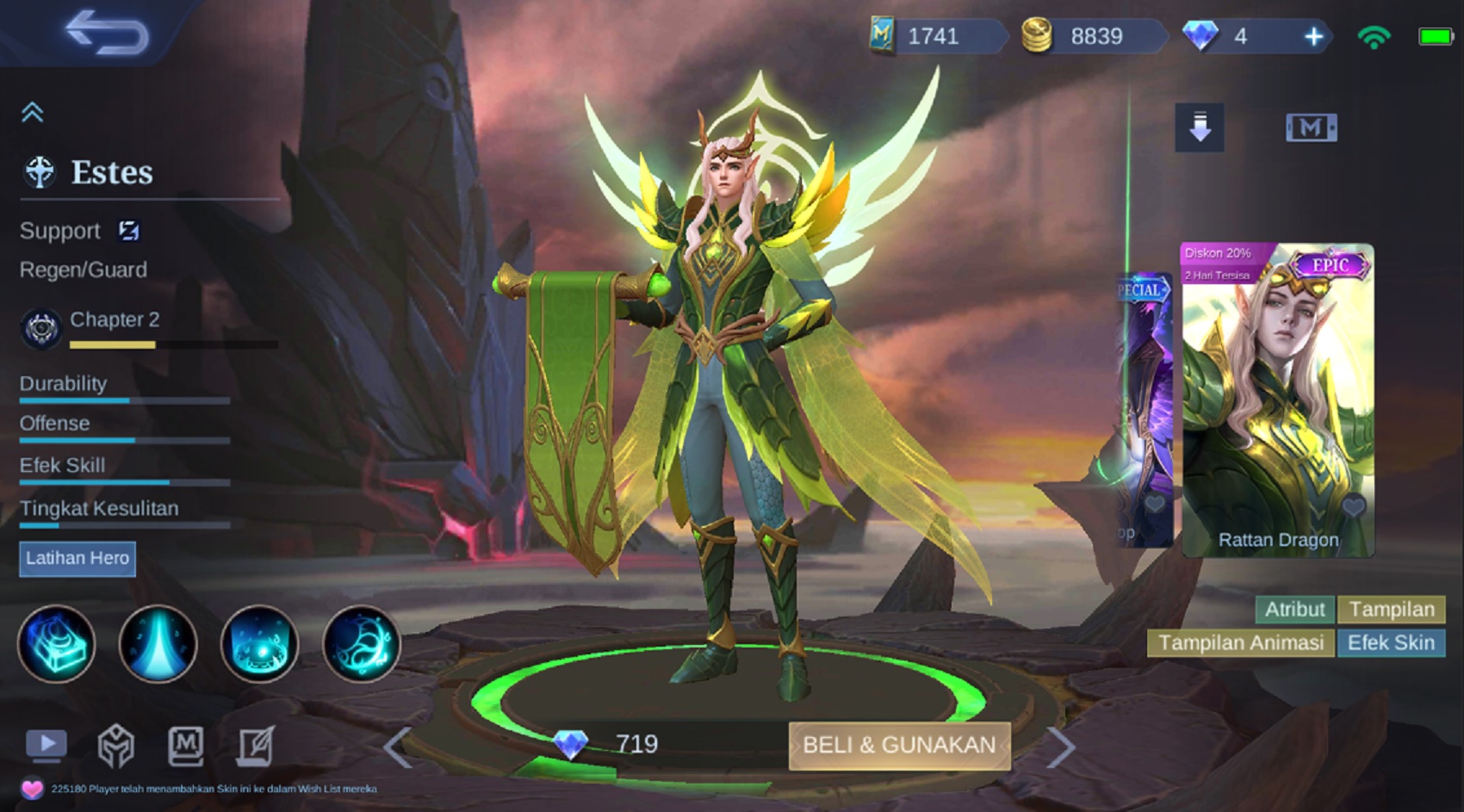This screenshot has height=812, width=1464.
Task: Open the ultimate skill icon preview
Action: pyautogui.click(x=361, y=644)
